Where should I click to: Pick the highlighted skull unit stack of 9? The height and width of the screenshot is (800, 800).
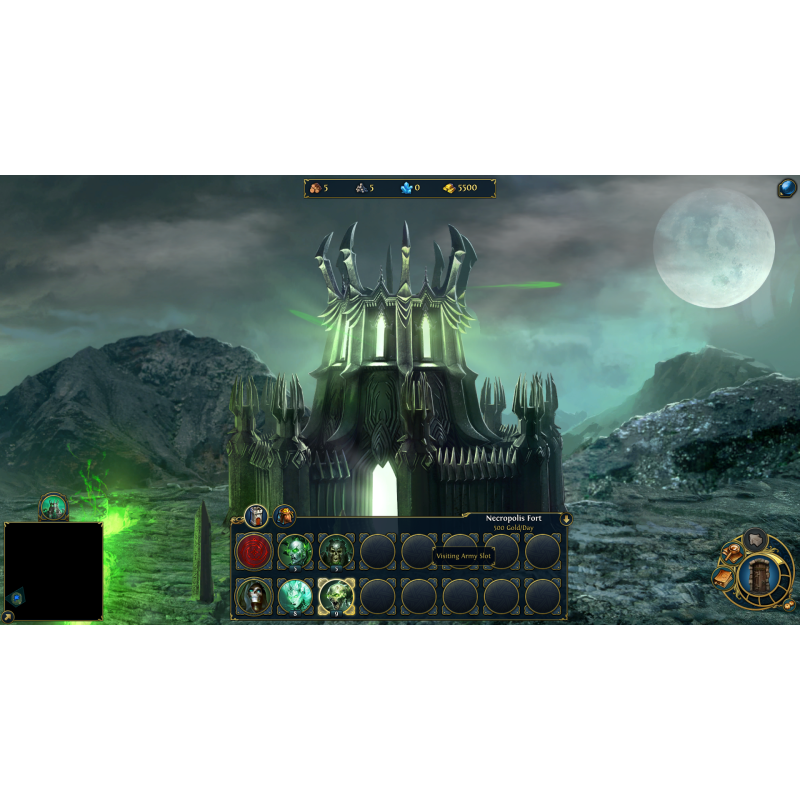[x=336, y=596]
